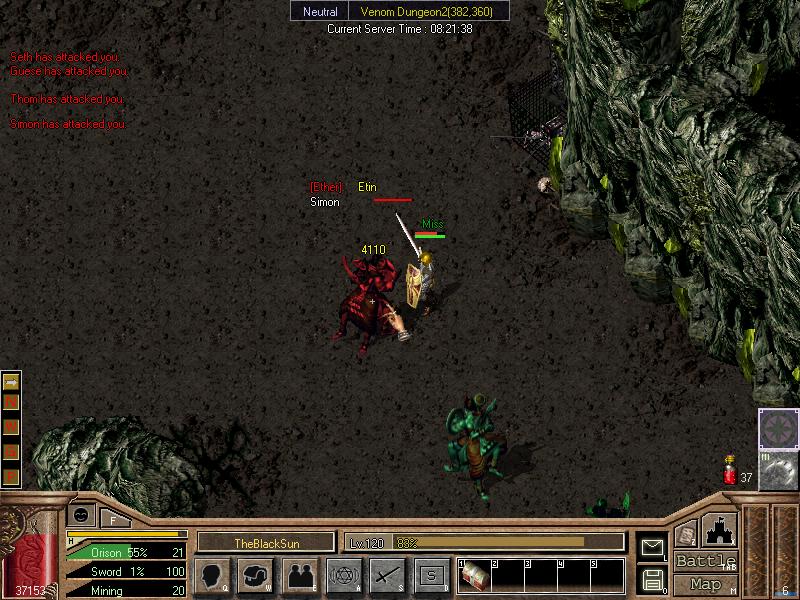The image size is (800, 600).
Task: Select the F tab above the stats
Action: [x=113, y=518]
